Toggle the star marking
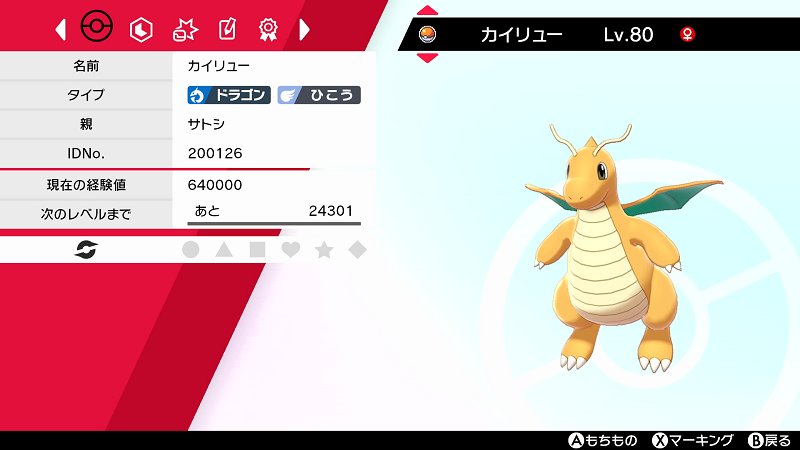This screenshot has height=450, width=800. click(324, 250)
